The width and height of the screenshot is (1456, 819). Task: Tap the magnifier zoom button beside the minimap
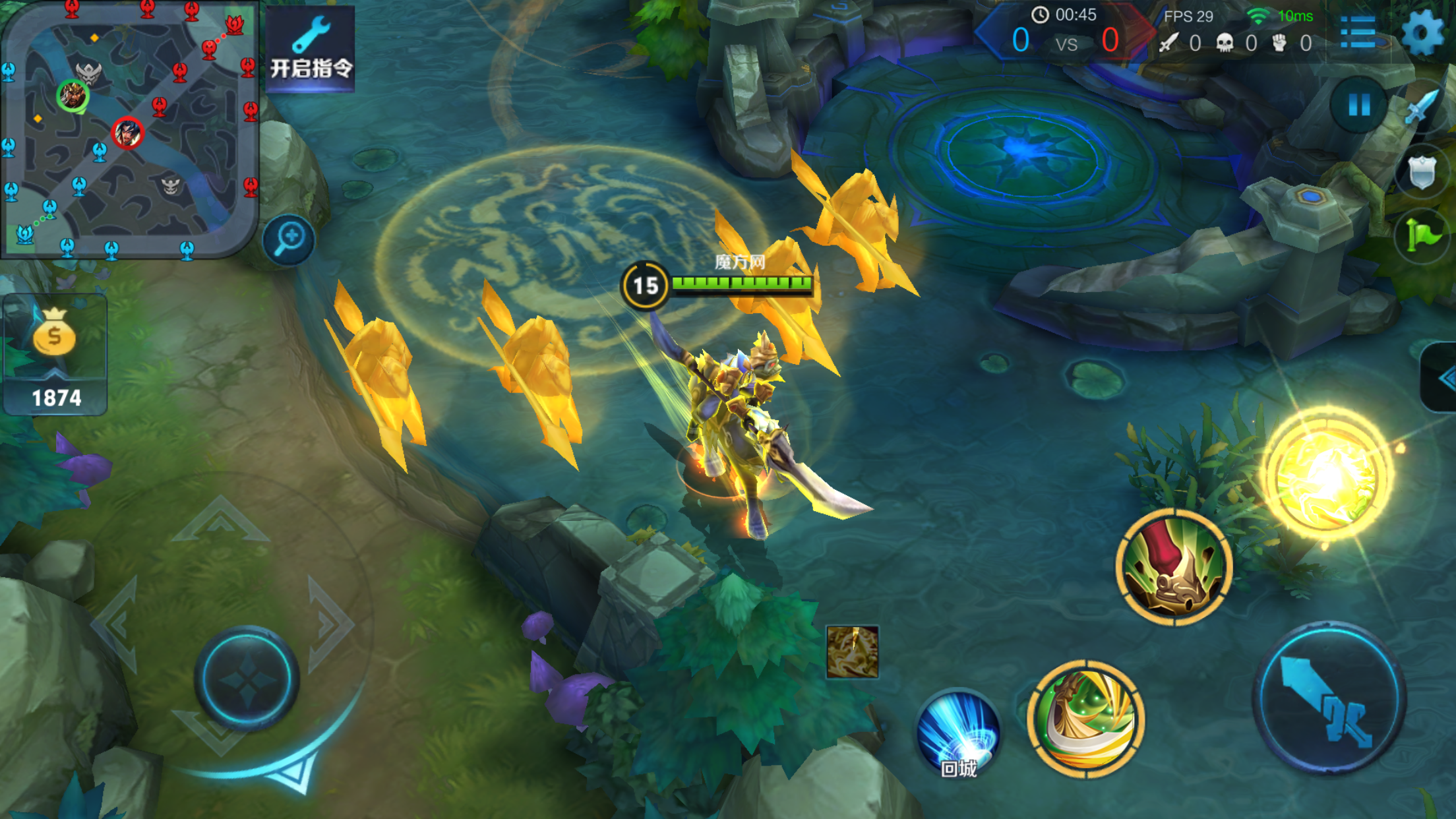click(x=289, y=239)
